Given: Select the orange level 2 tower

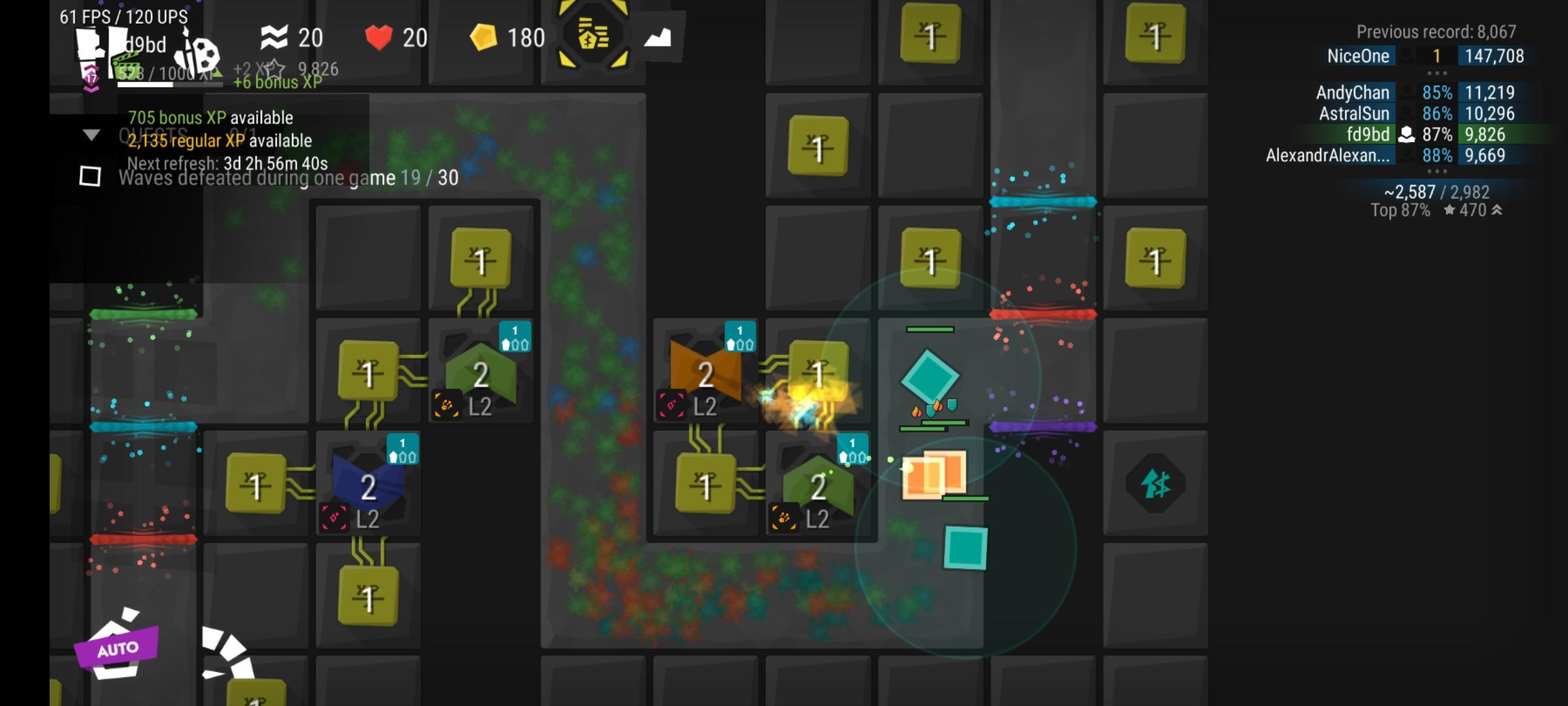Looking at the screenshot, I should click(706, 374).
